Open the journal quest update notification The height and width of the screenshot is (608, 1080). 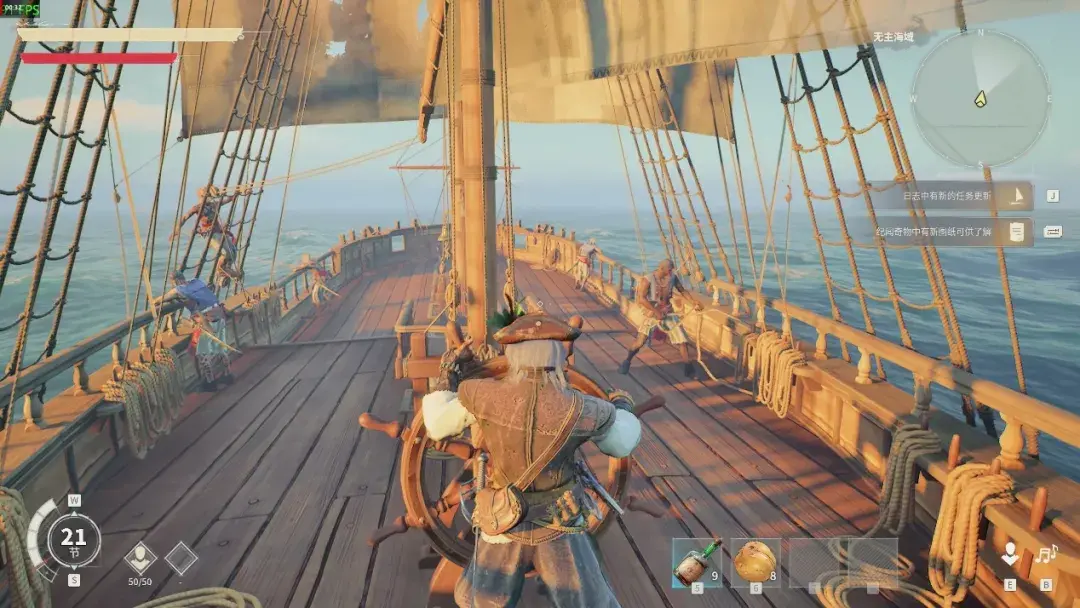click(948, 195)
